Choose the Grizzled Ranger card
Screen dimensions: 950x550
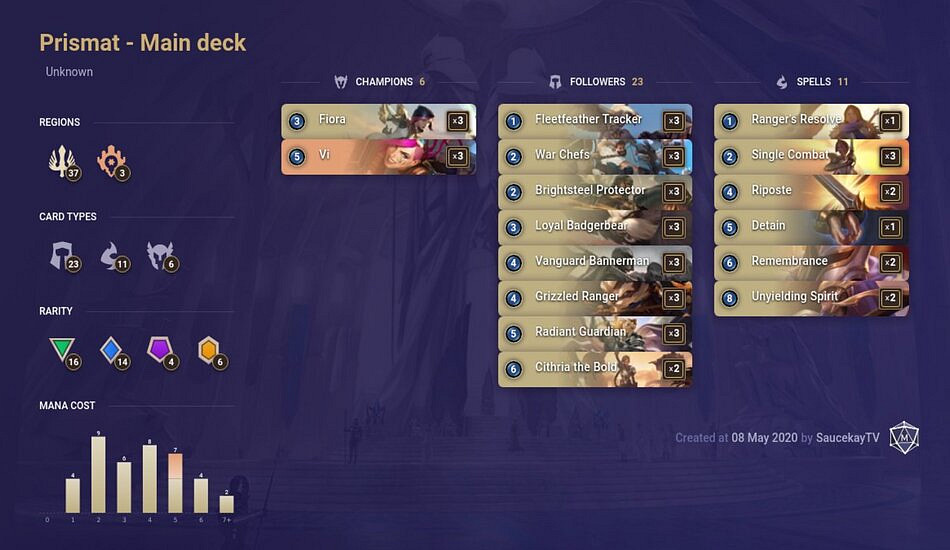pos(595,297)
